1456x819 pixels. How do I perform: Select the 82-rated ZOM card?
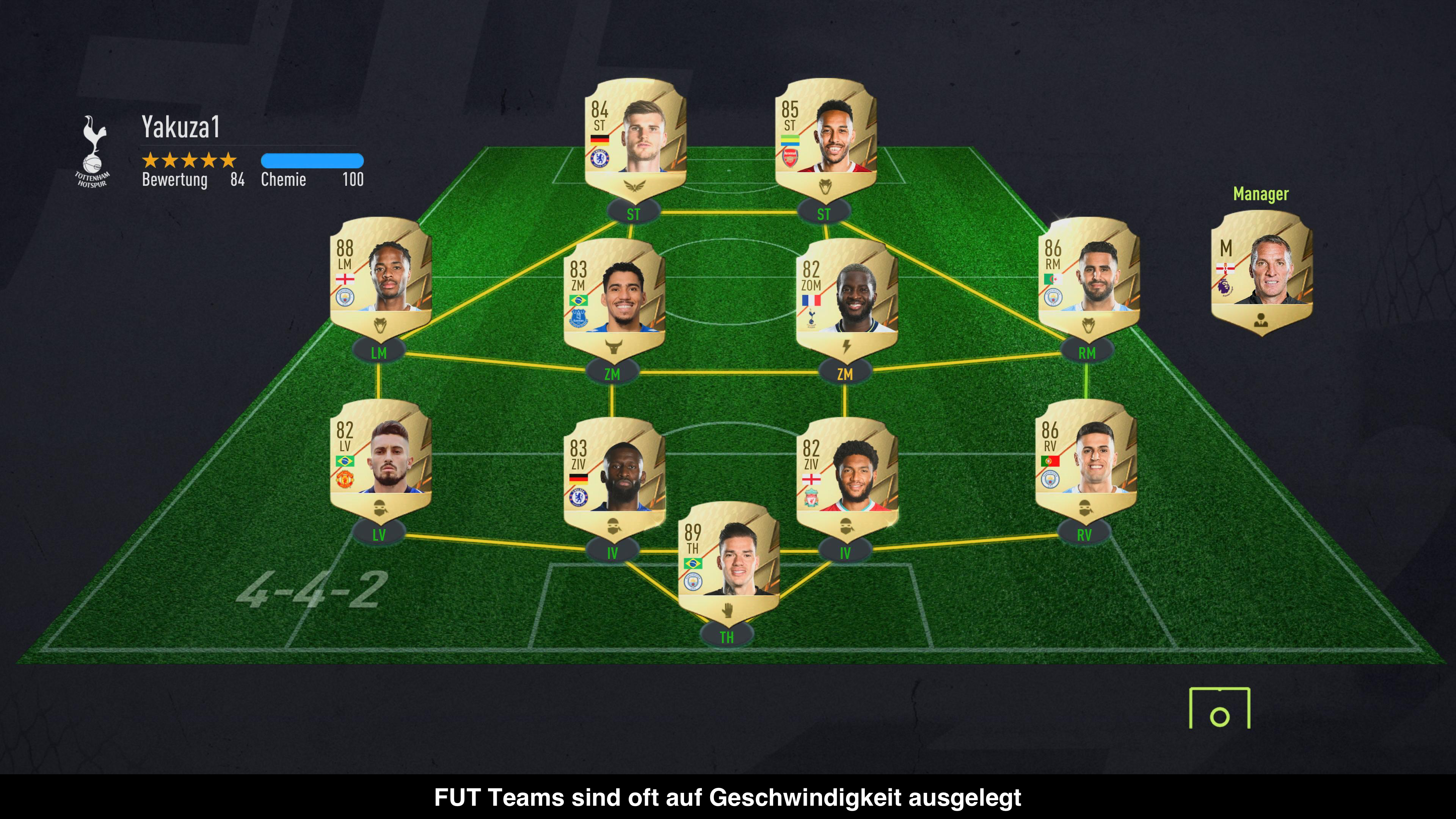pos(846,298)
